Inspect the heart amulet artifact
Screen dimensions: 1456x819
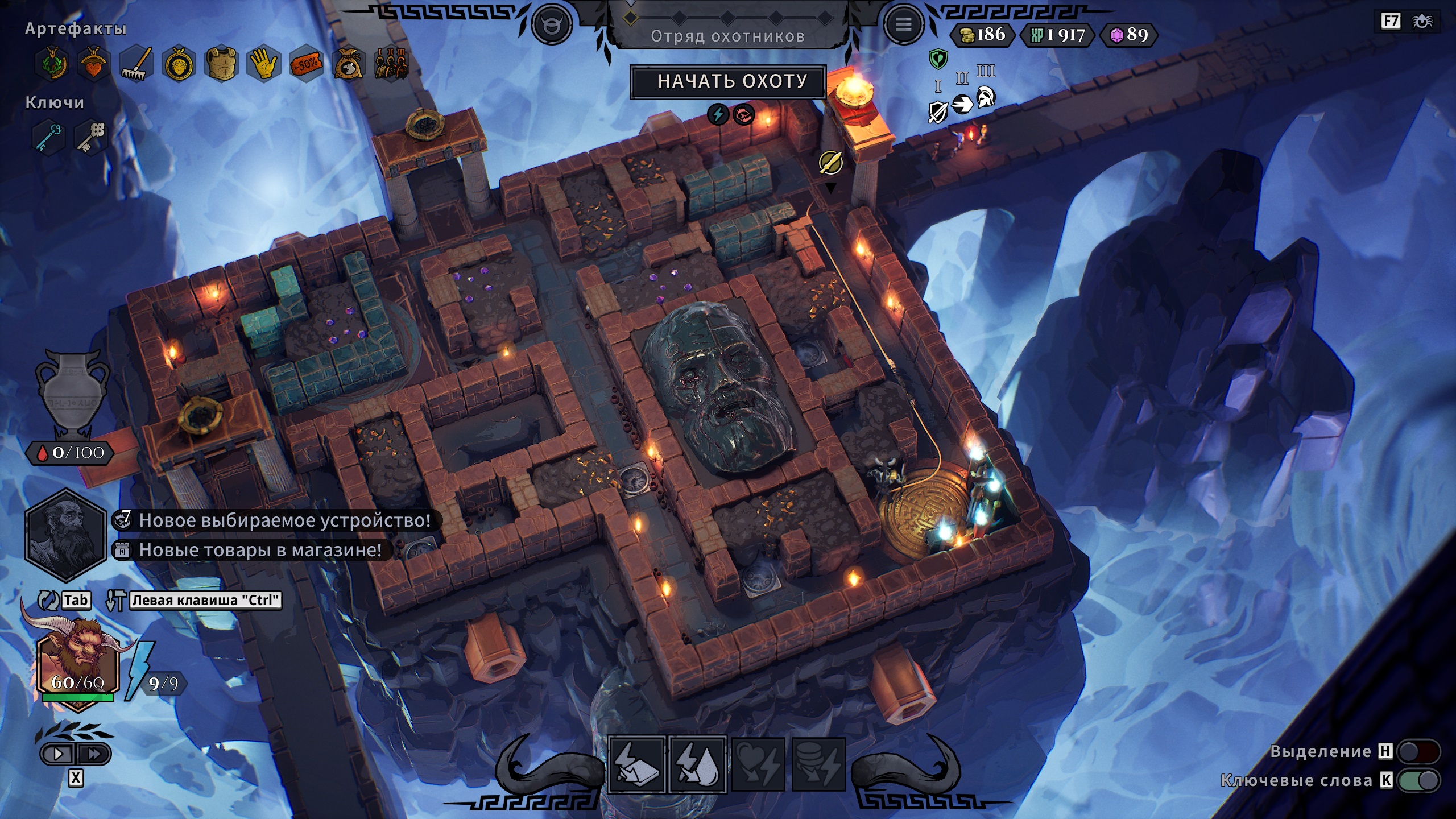(94, 64)
